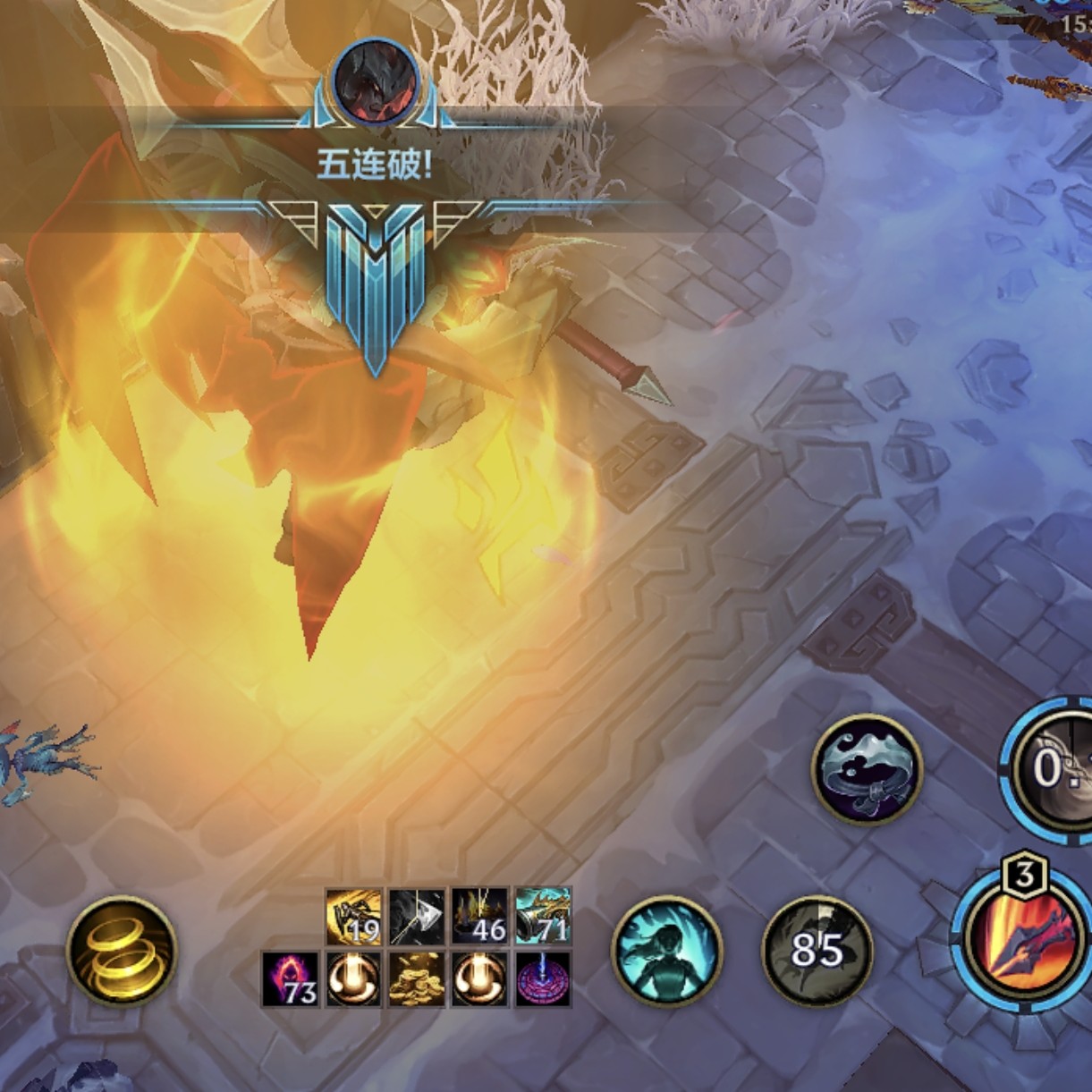Cast the teal woman silhouette spell
This screenshot has width=1092, height=1092.
coord(667,951)
